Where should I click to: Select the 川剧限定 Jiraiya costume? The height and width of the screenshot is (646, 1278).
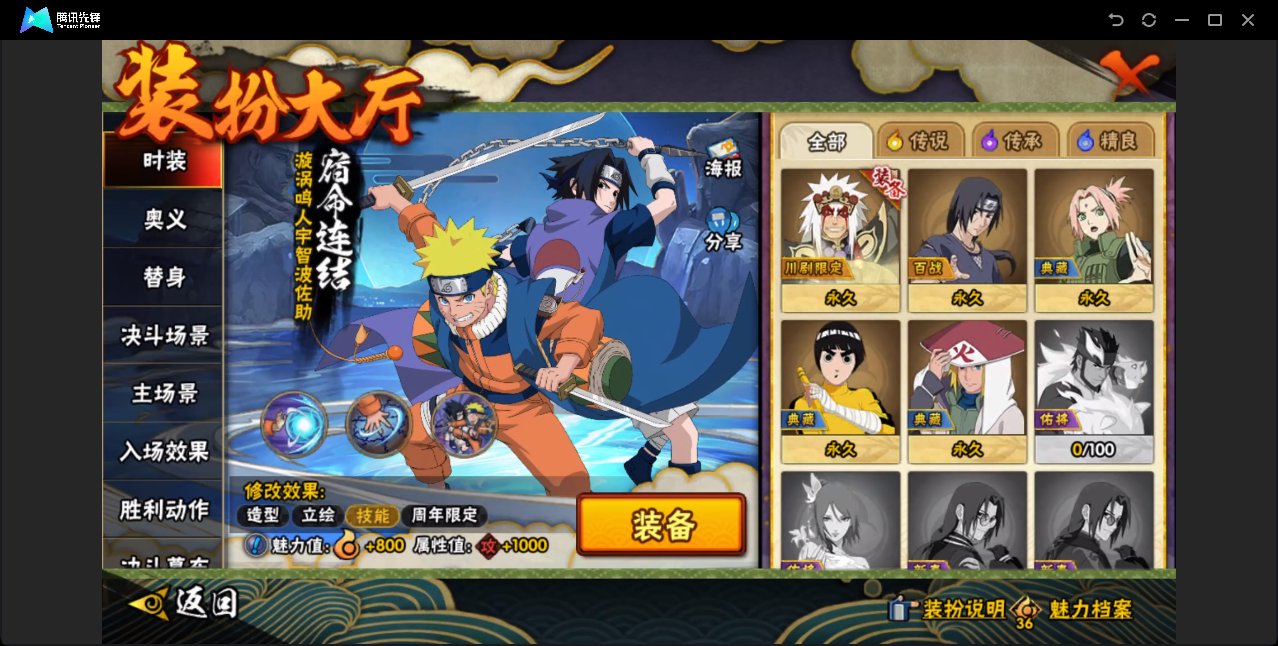tap(840, 240)
